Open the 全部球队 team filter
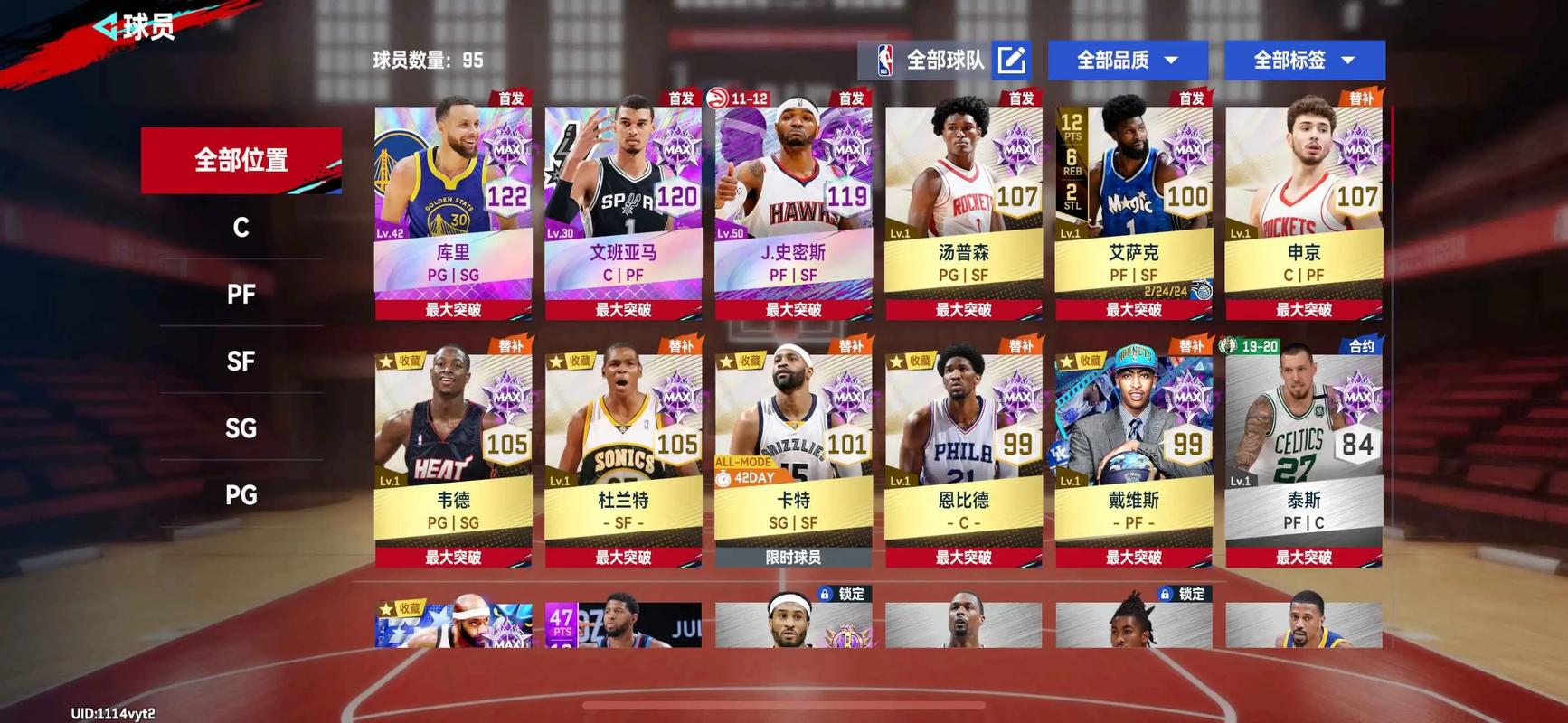The width and height of the screenshot is (1568, 723). click(944, 61)
